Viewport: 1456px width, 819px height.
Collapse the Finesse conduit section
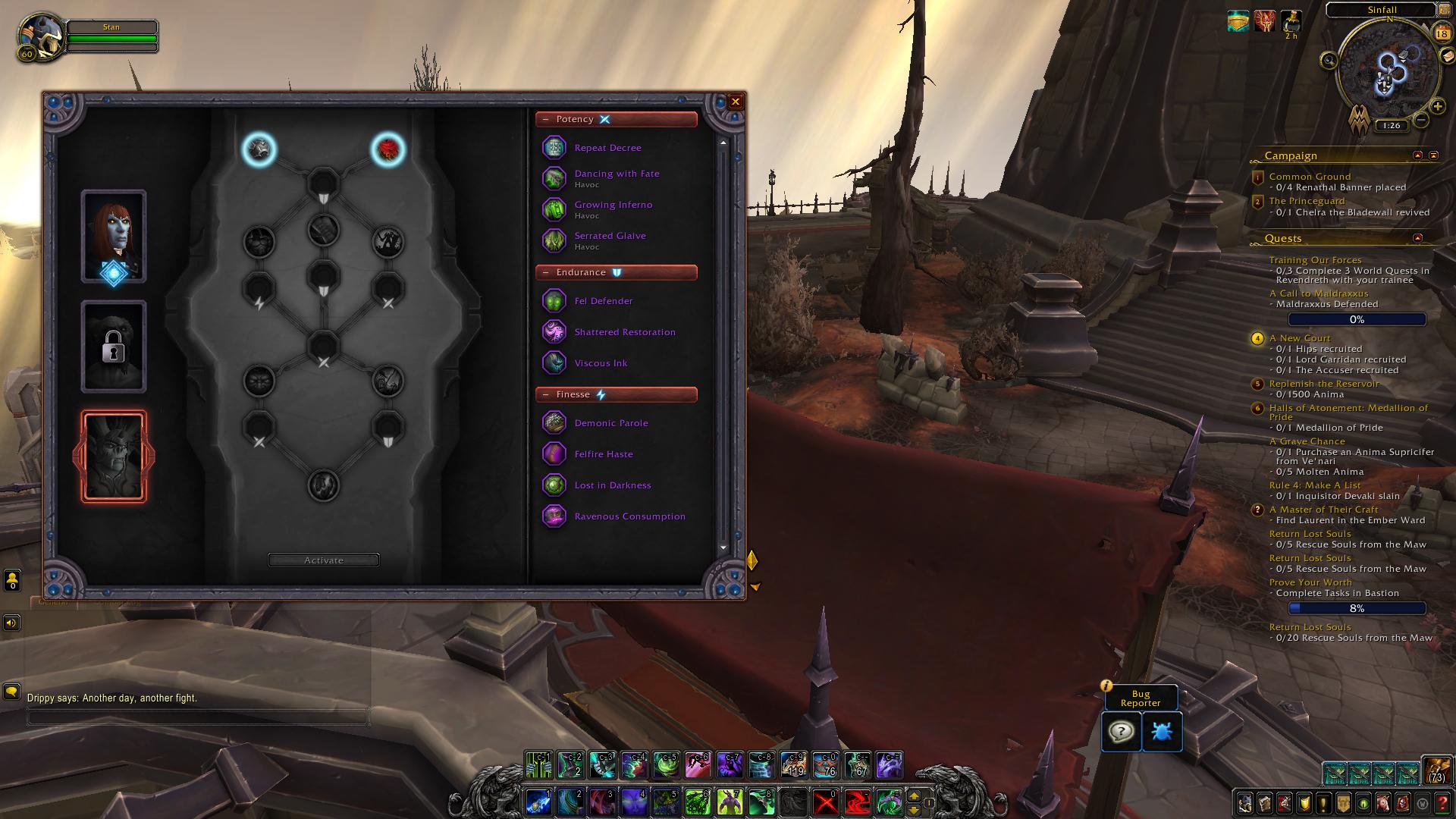pyautogui.click(x=546, y=395)
